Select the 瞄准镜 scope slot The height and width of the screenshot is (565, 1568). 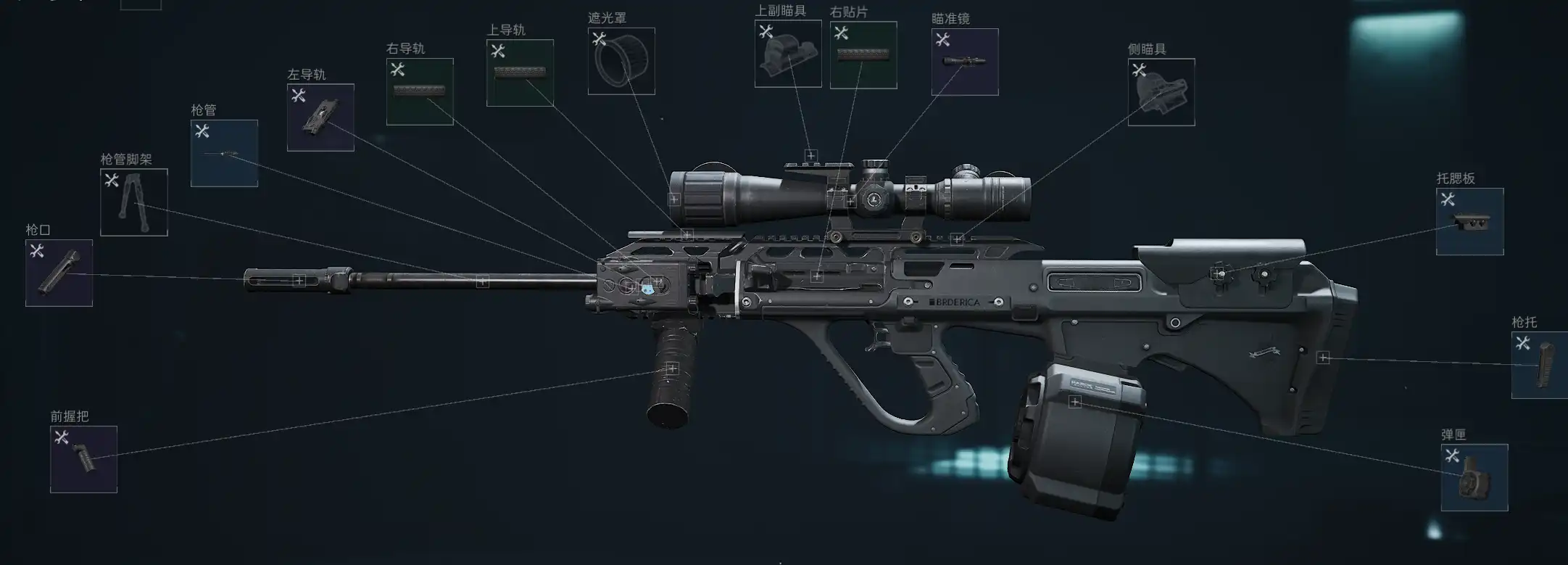(x=965, y=62)
